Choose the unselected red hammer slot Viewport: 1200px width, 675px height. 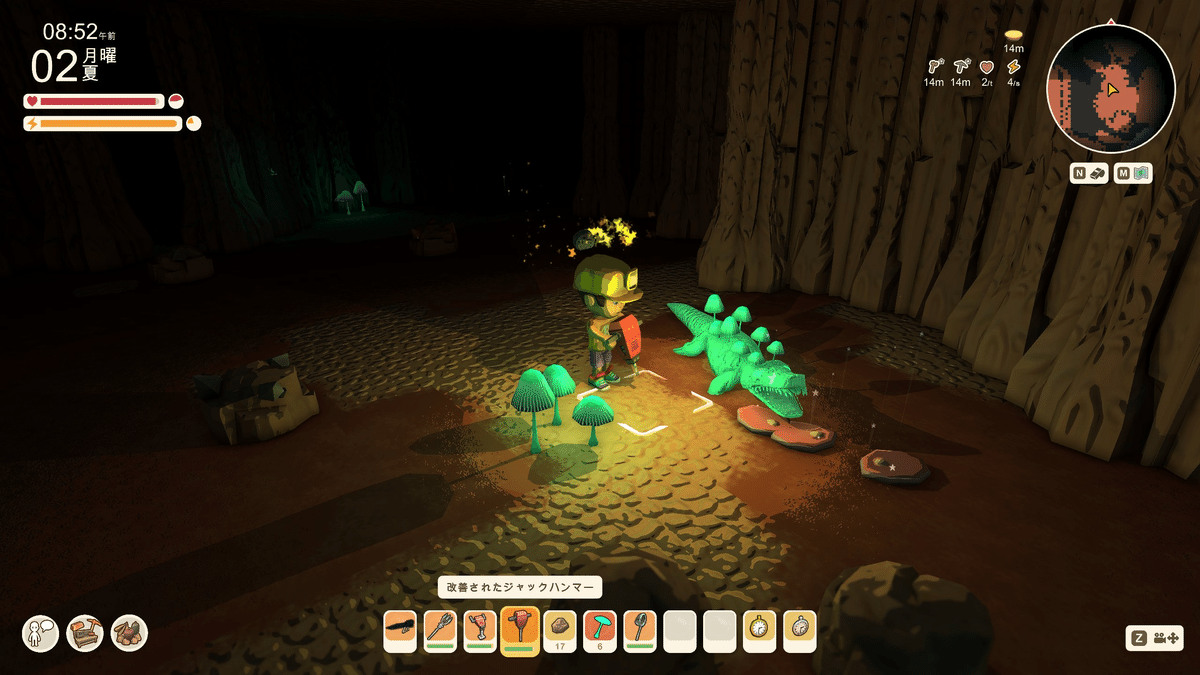(480, 630)
